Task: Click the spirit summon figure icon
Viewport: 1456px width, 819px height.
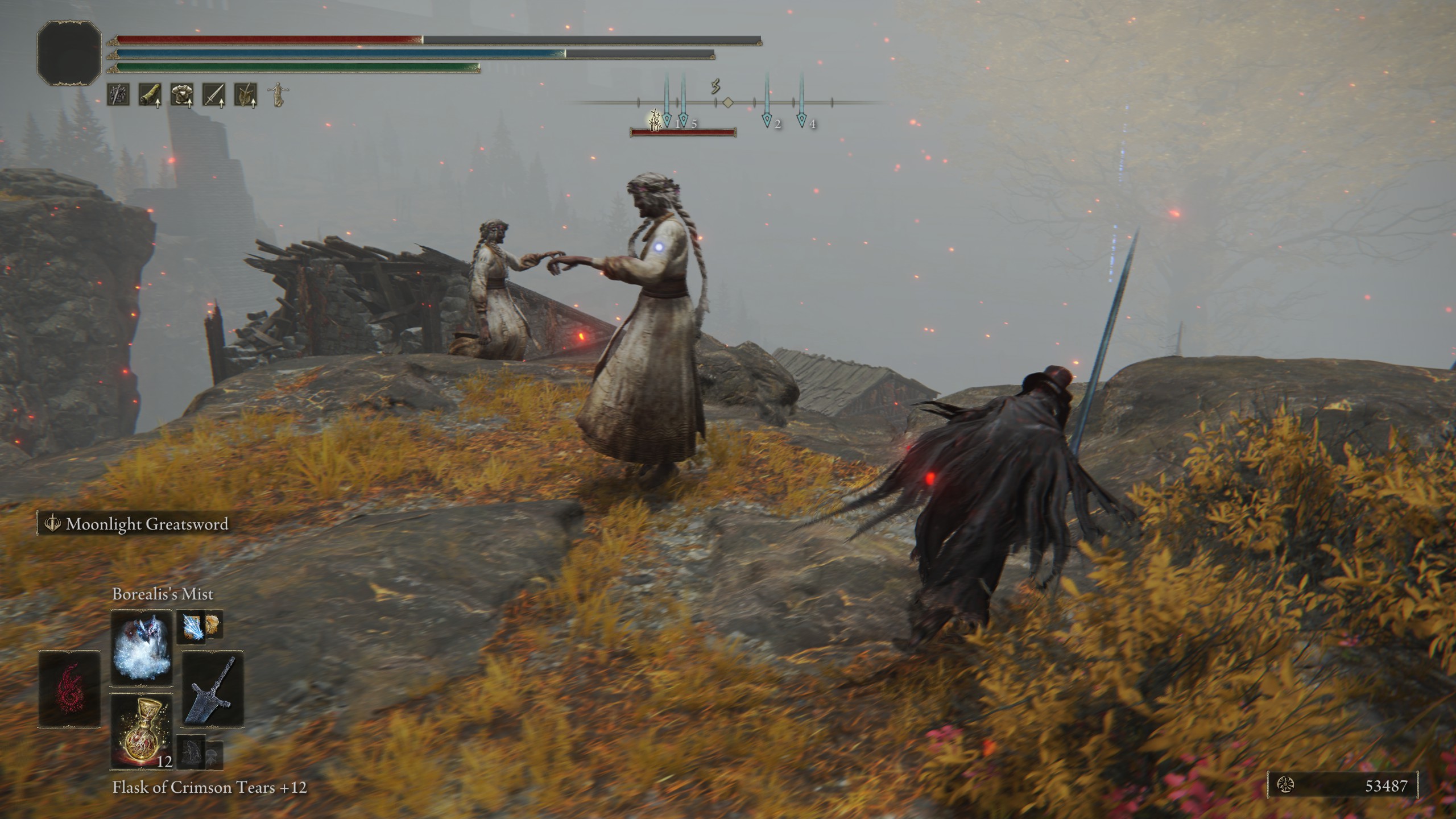Action: point(277,96)
